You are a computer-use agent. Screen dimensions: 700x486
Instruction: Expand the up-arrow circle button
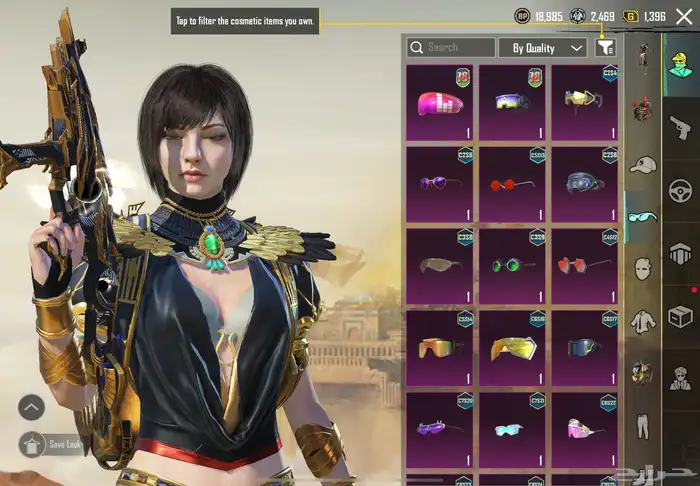(x=31, y=407)
